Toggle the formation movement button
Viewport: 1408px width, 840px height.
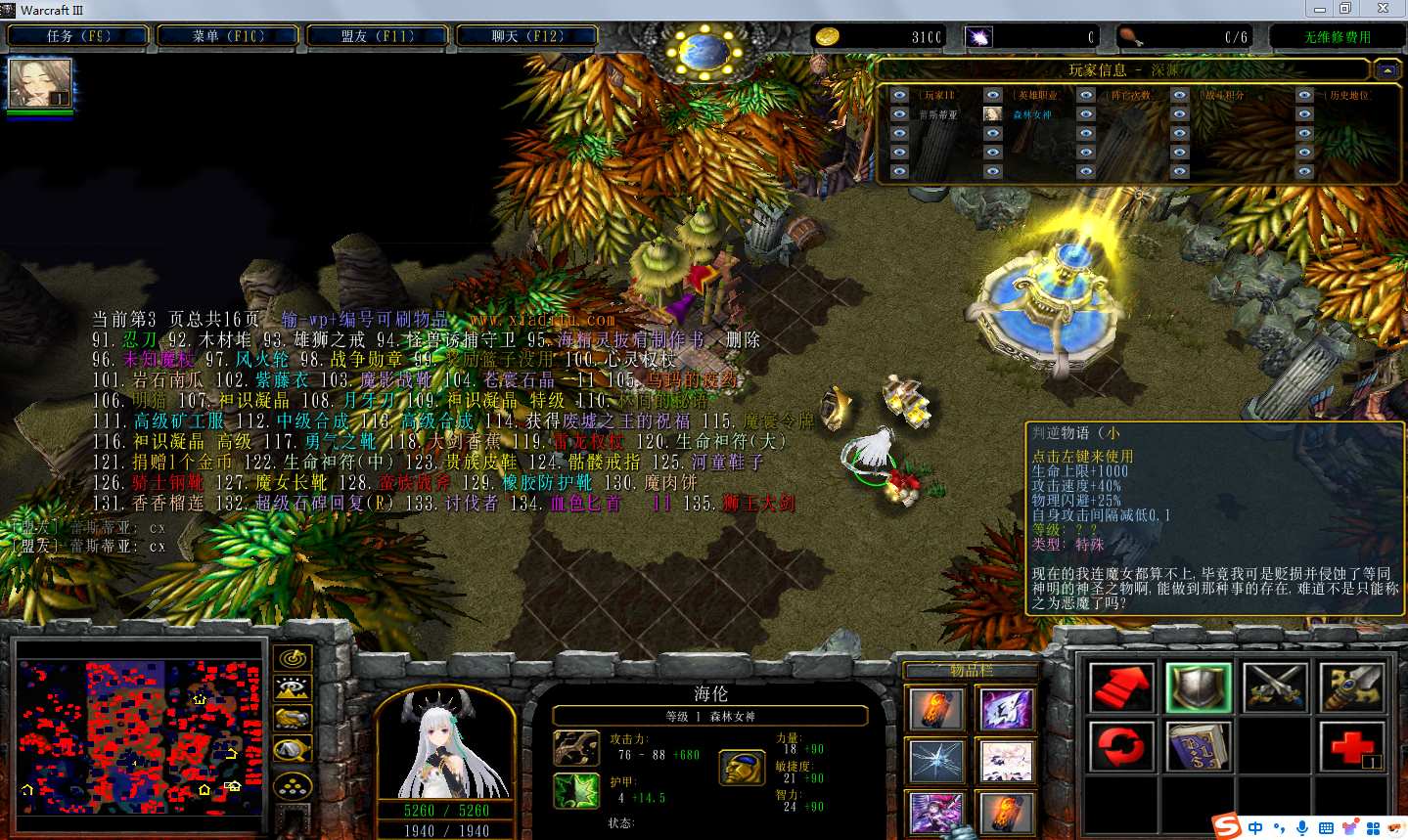[294, 784]
